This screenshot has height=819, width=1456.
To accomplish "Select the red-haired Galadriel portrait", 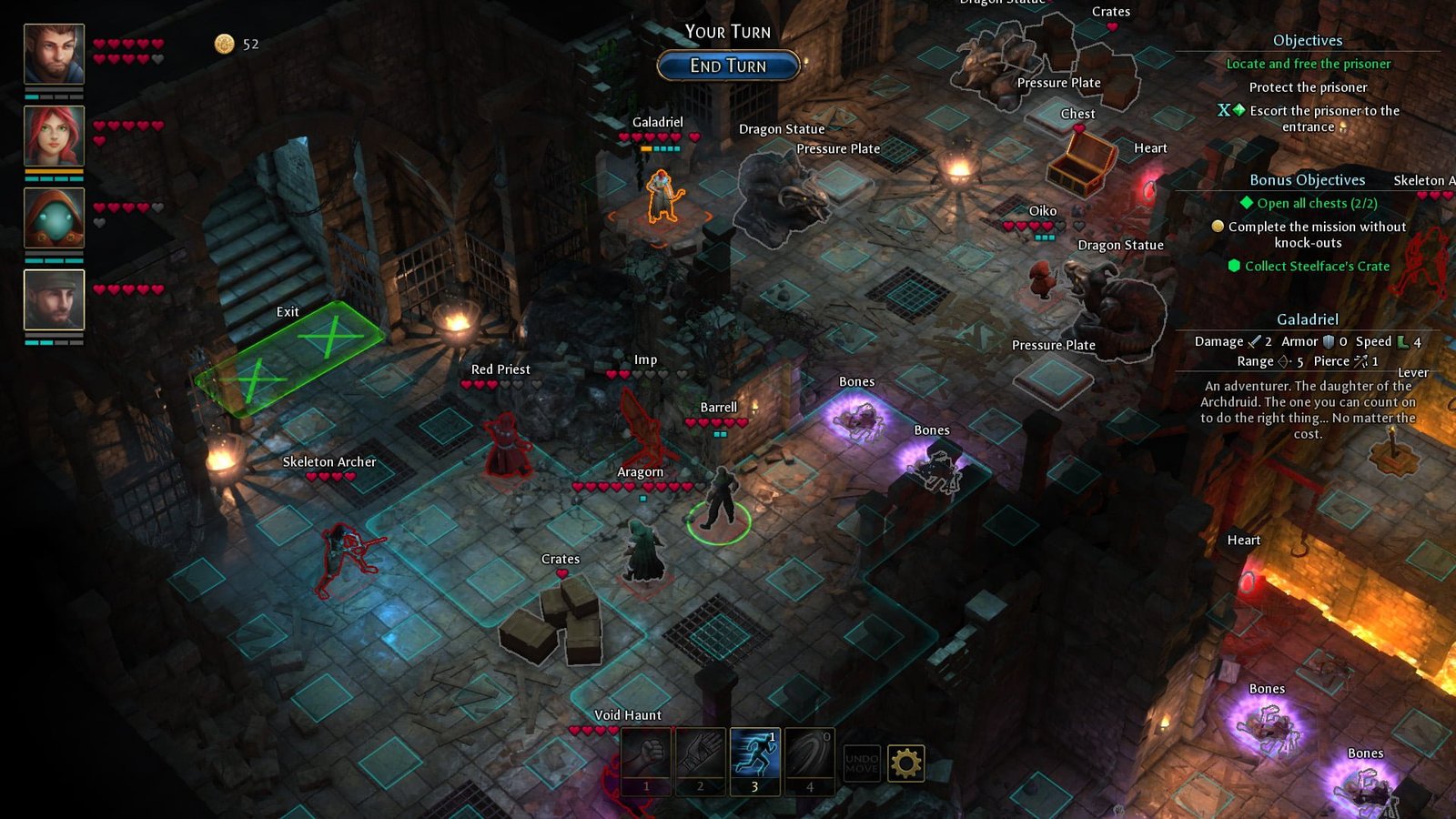I will click(x=54, y=136).
